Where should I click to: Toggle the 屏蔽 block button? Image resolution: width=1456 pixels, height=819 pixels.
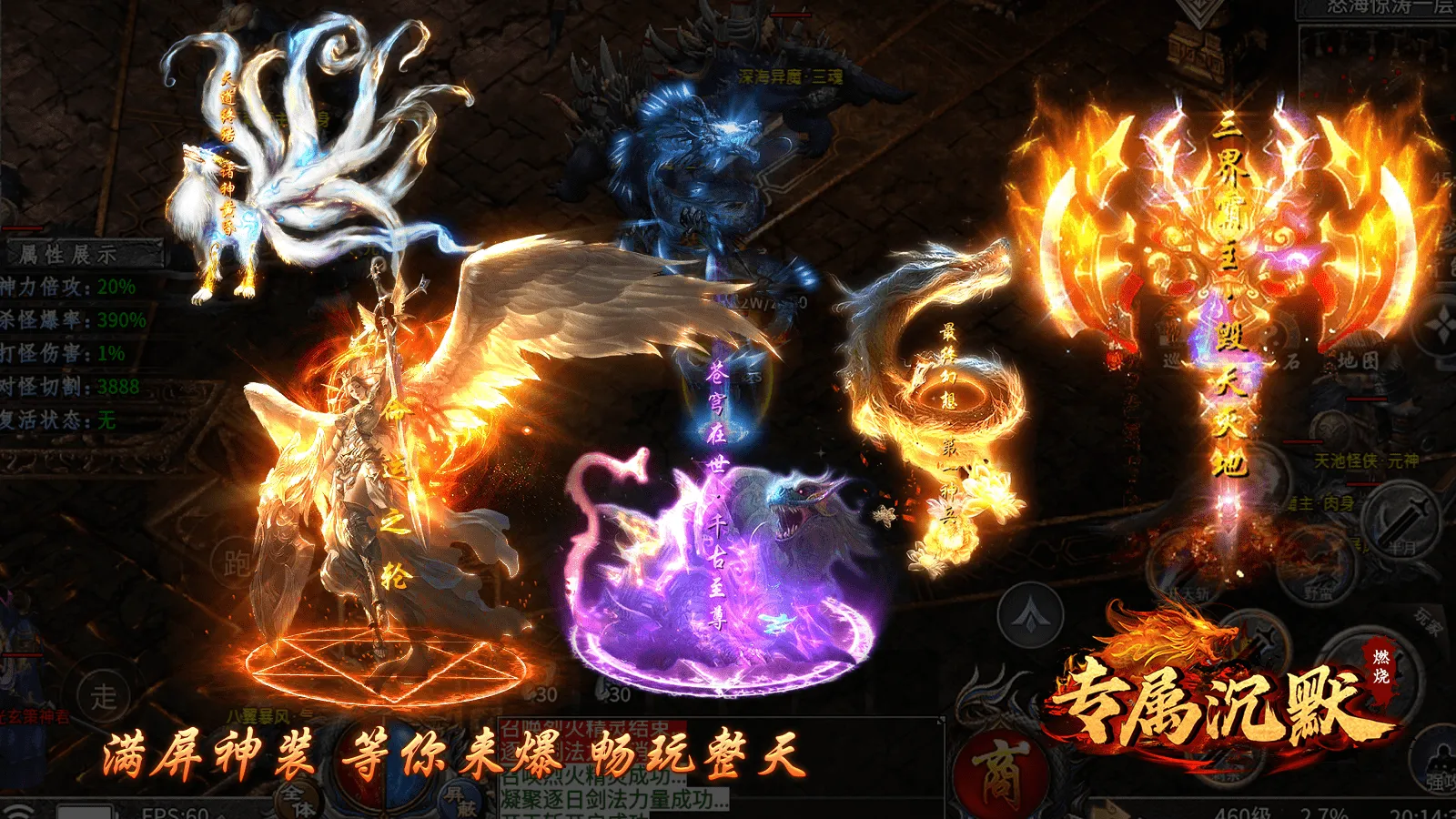[460, 801]
